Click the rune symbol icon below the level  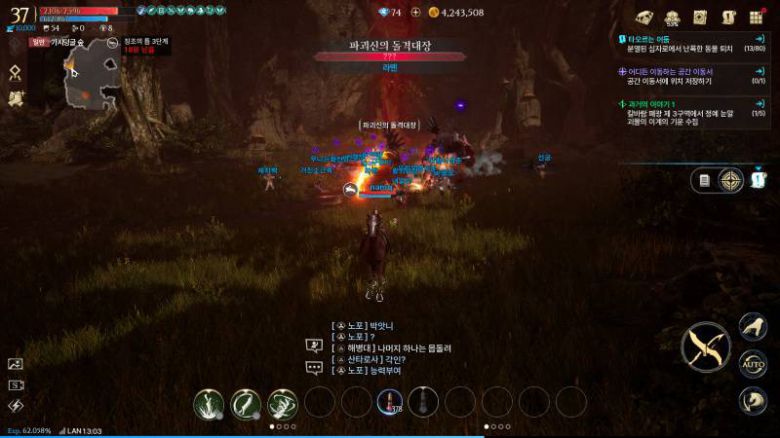[16, 73]
